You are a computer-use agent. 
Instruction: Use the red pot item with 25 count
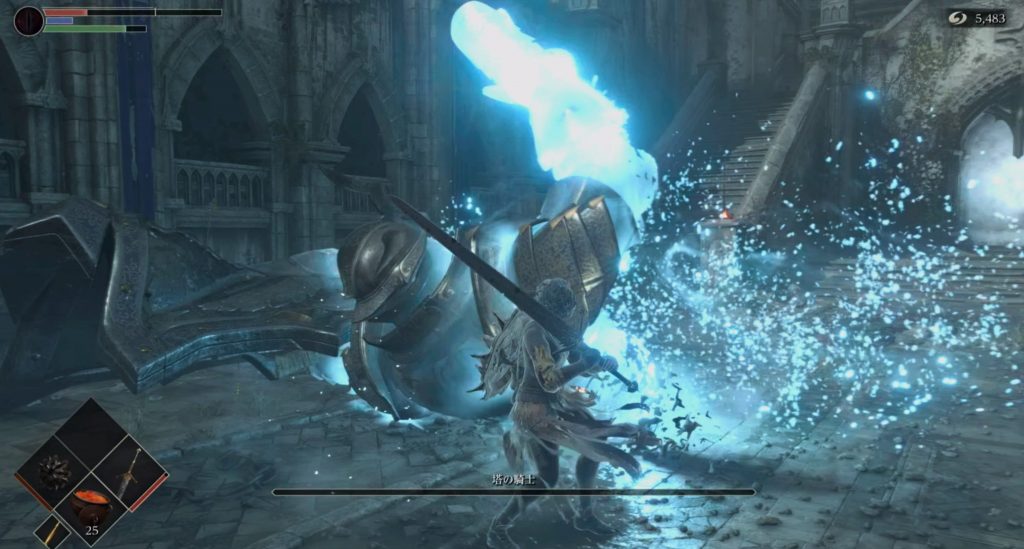click(x=90, y=505)
